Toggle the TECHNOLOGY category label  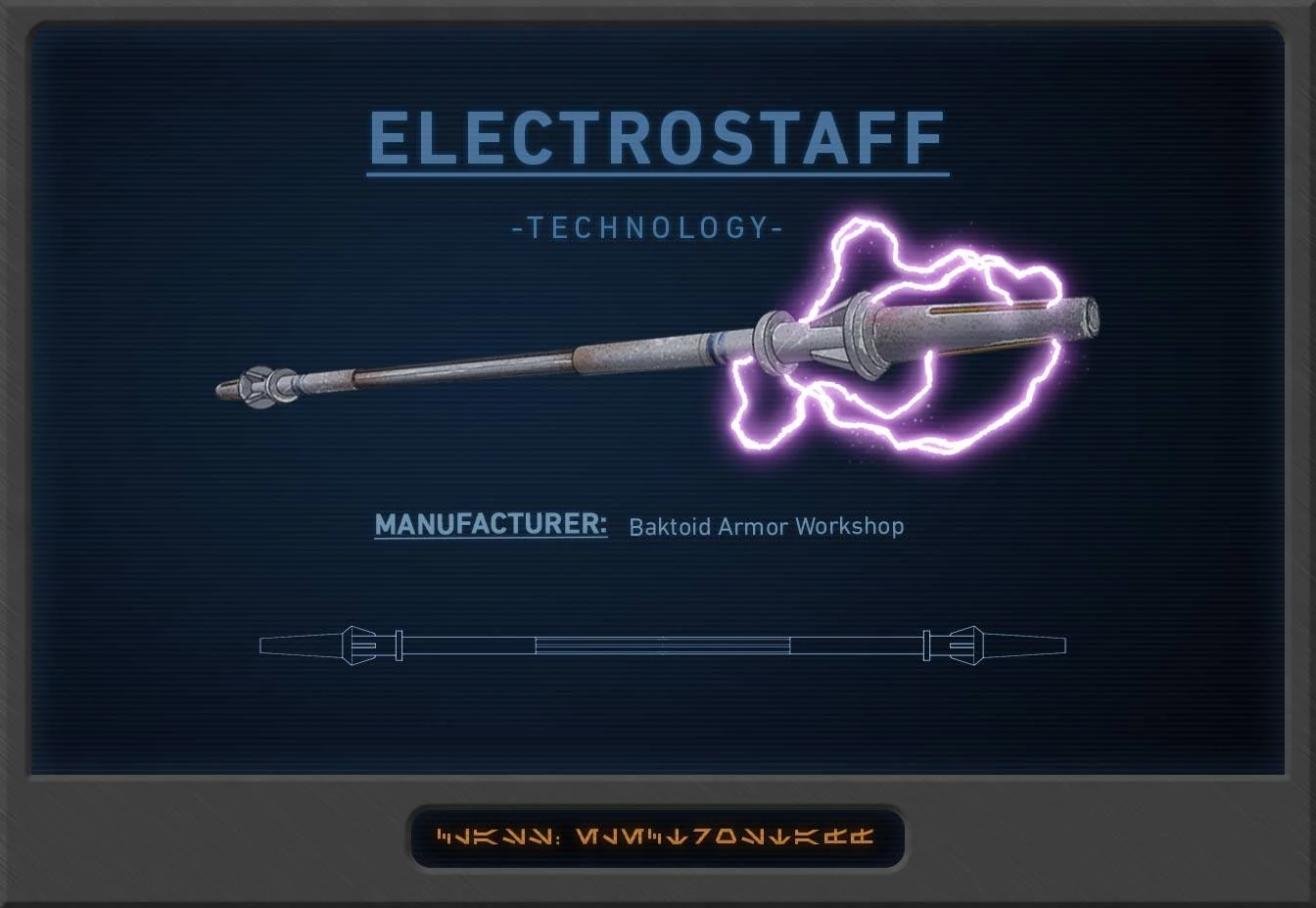click(x=646, y=227)
